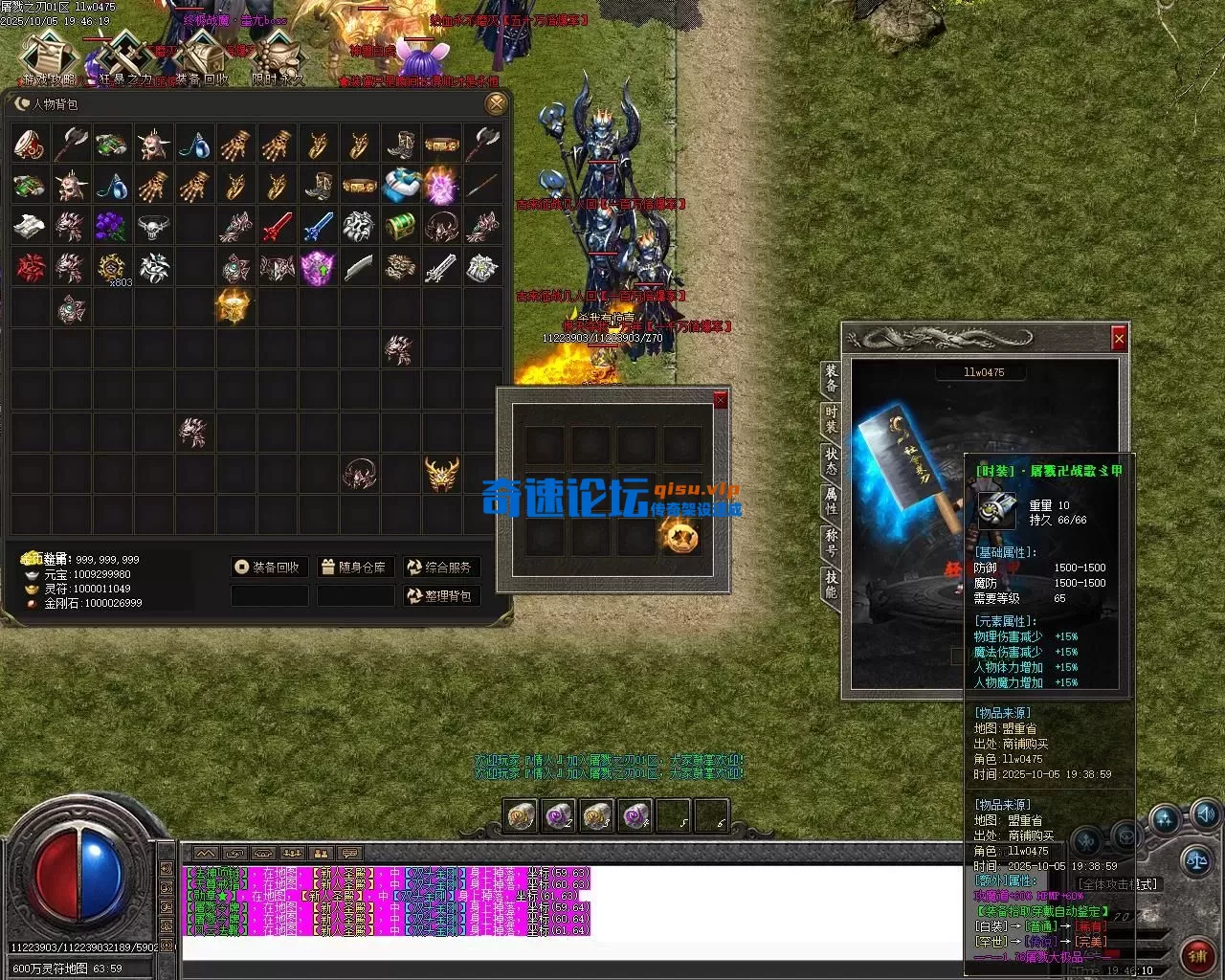Switch to the 装备 equipment tab
Viewport: 1225px width, 980px height.
coord(831,379)
